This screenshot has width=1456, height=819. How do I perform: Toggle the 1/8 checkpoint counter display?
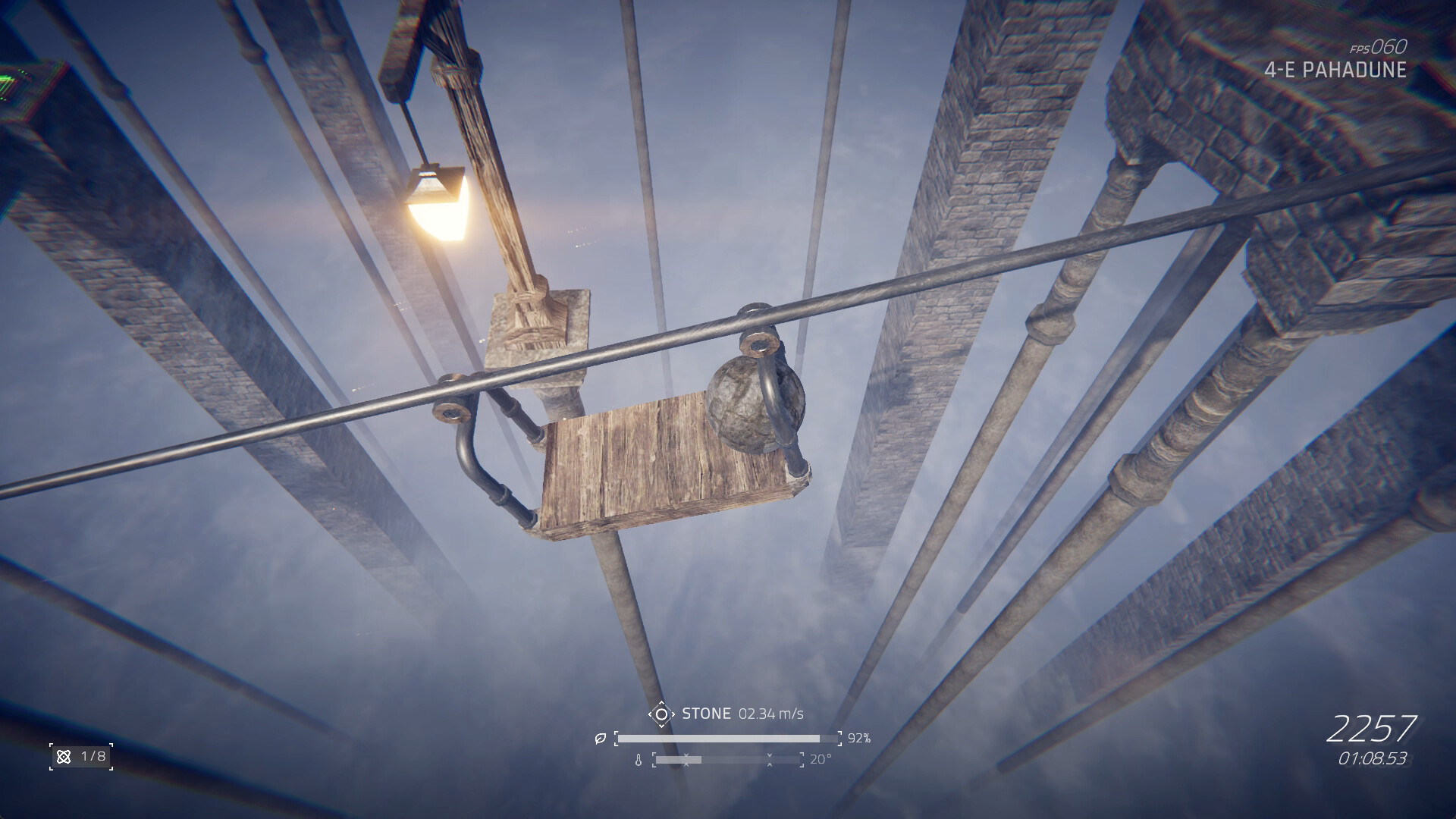93,755
